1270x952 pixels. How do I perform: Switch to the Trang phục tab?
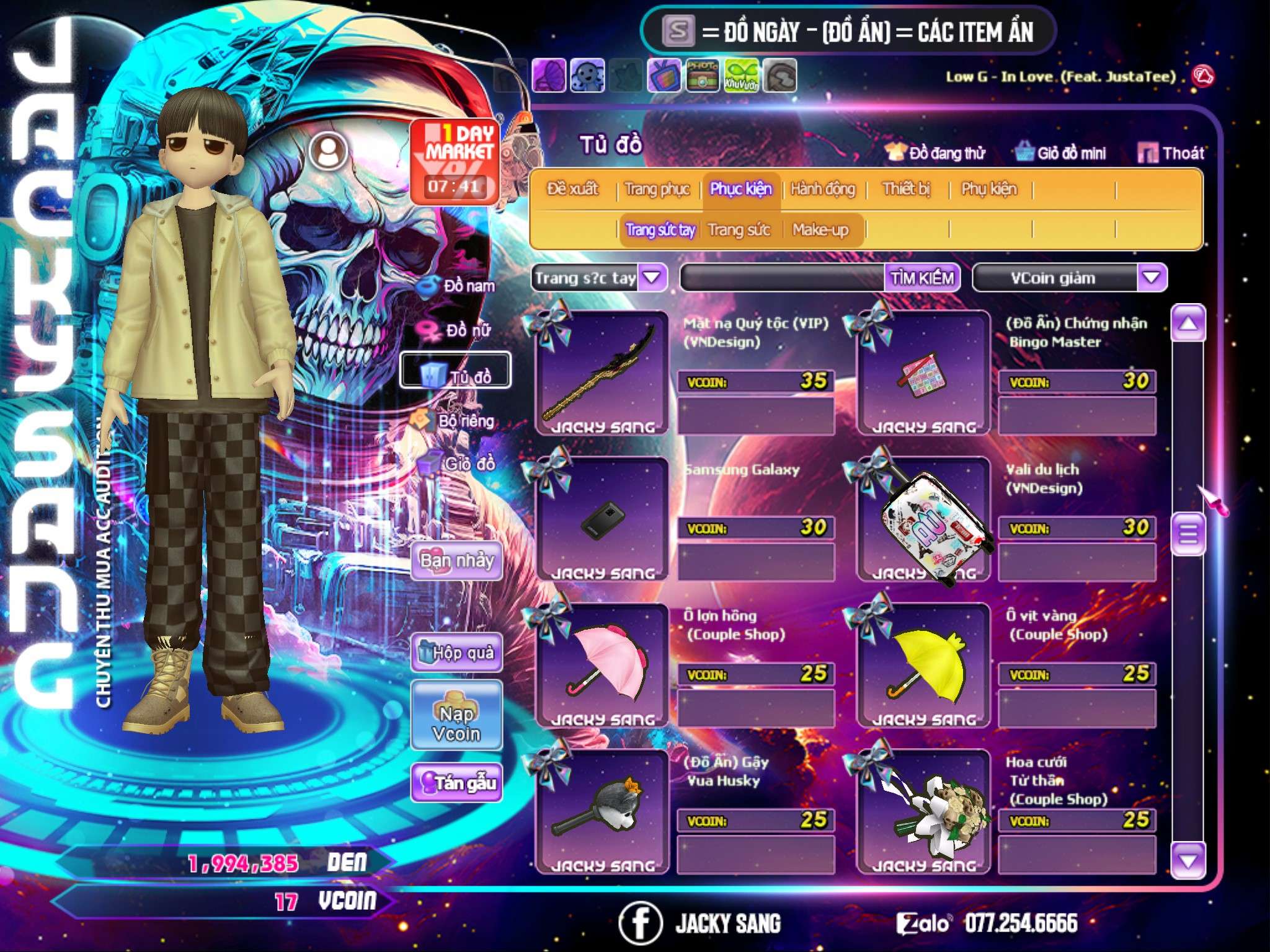click(657, 189)
